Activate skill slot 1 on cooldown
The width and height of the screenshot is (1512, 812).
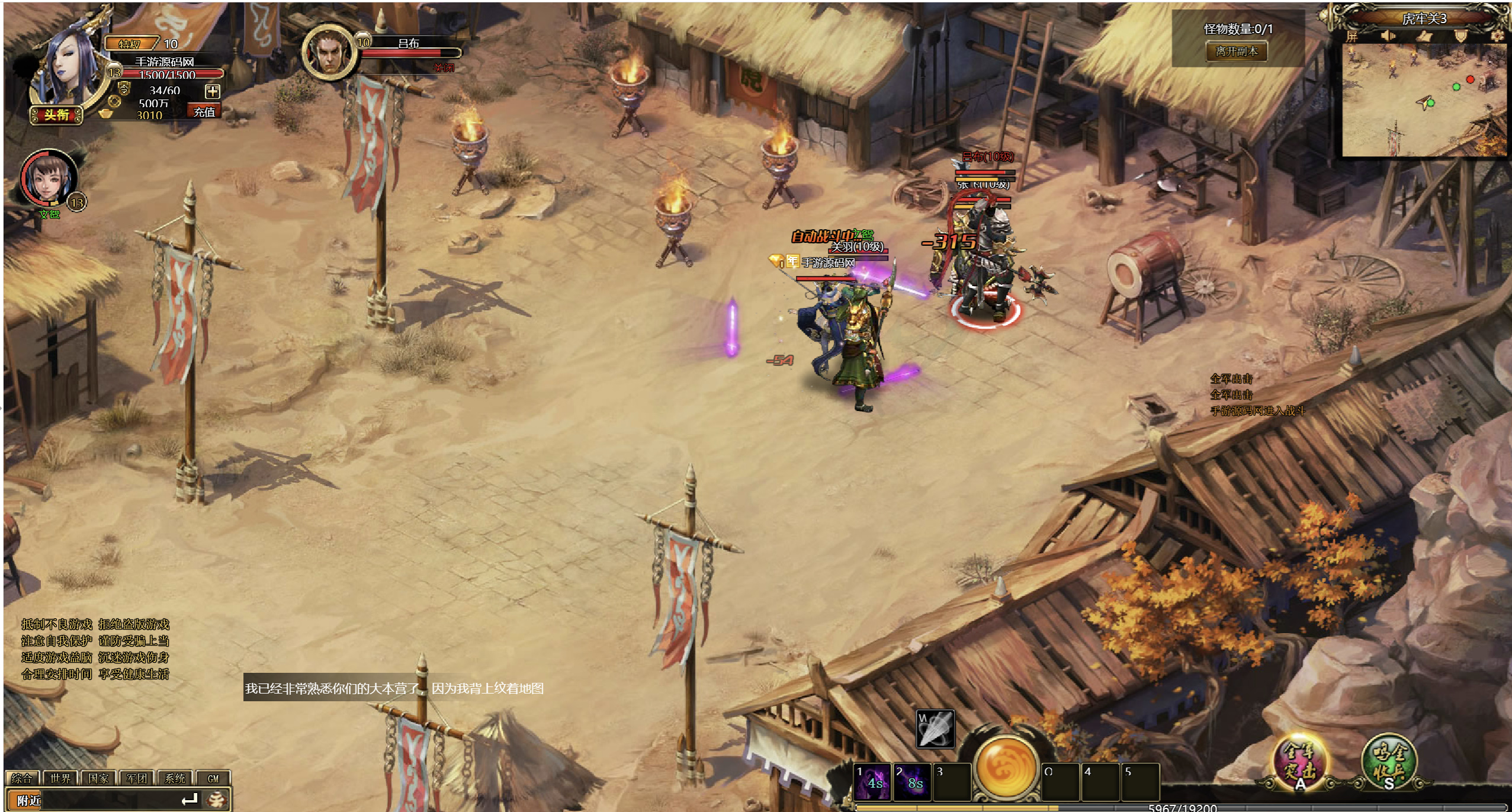coord(873,782)
